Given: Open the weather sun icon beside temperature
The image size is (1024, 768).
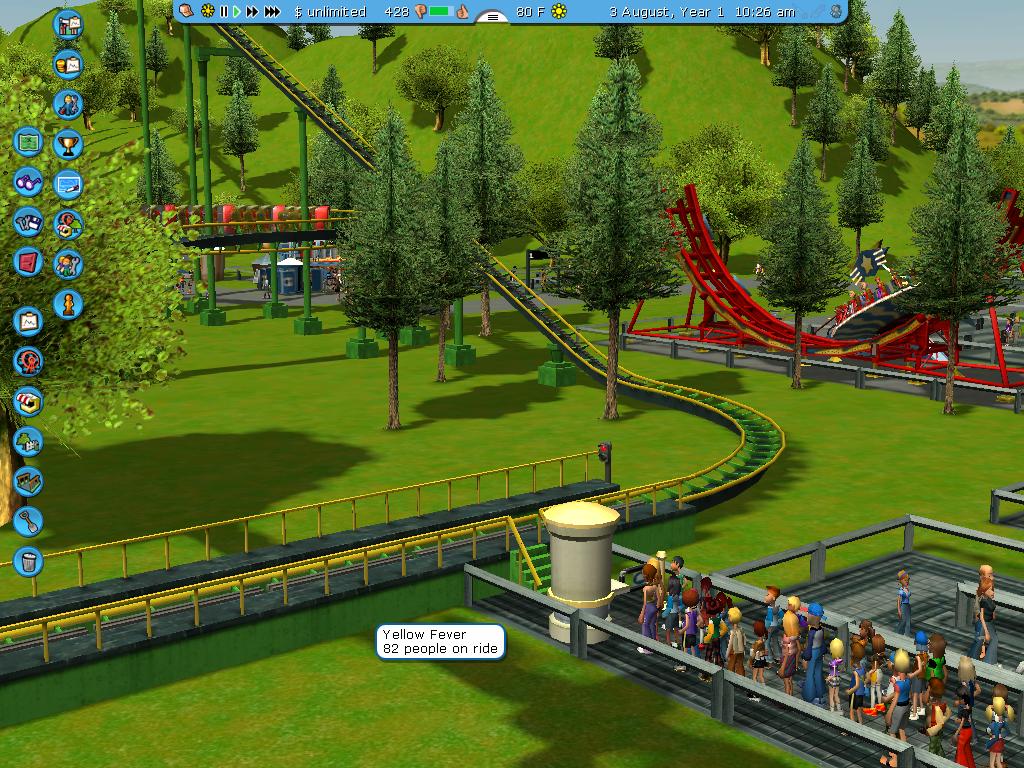Looking at the screenshot, I should point(559,12).
